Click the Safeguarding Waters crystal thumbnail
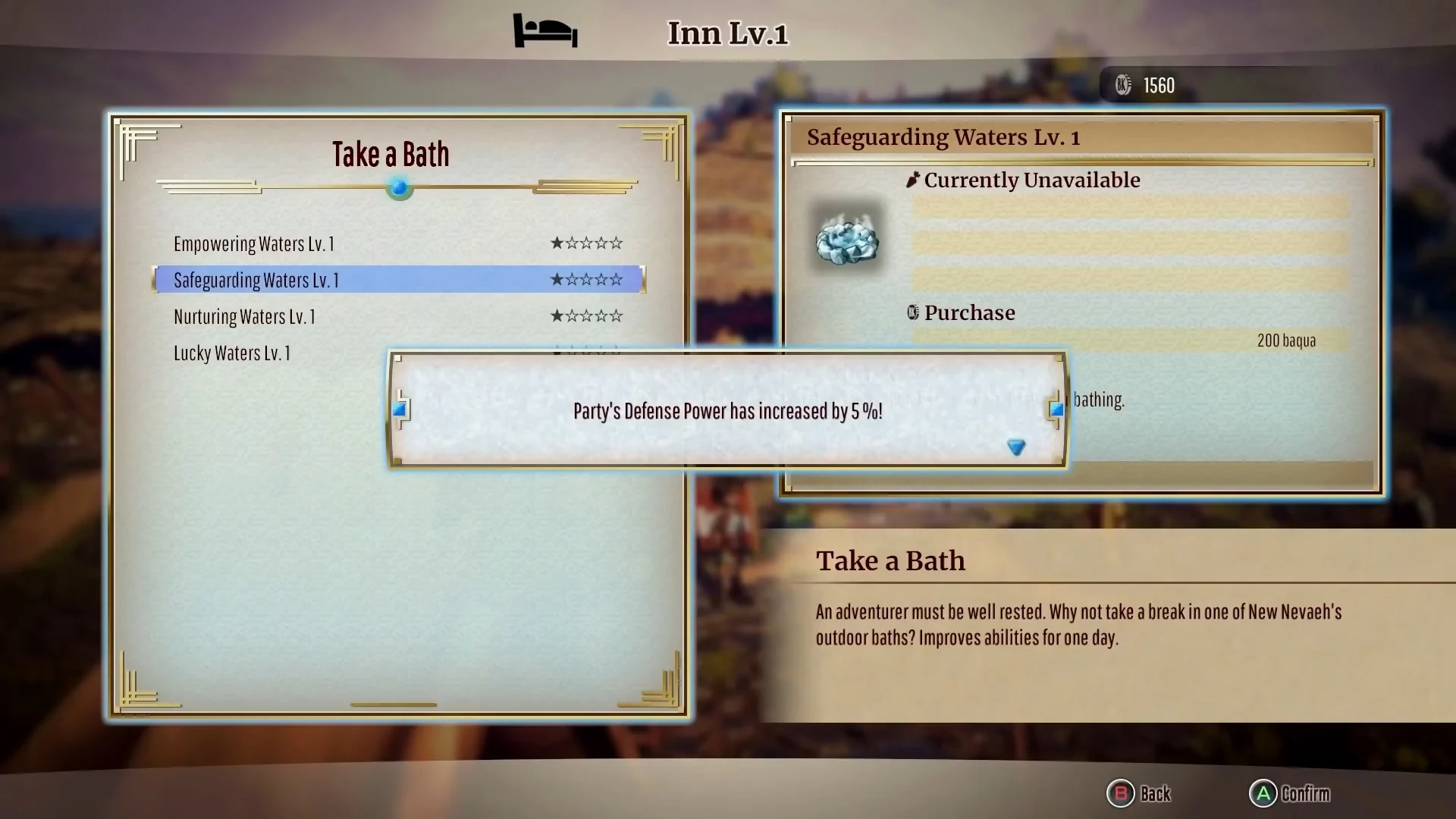The height and width of the screenshot is (819, 1456). click(846, 240)
